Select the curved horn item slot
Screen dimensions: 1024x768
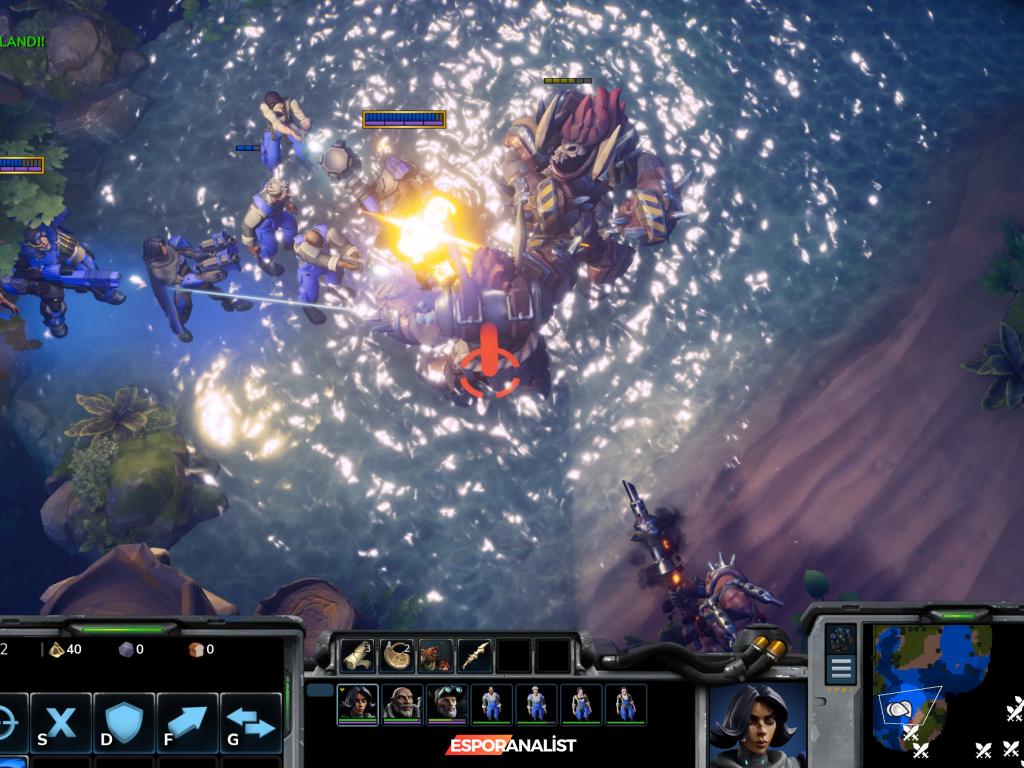[397, 656]
